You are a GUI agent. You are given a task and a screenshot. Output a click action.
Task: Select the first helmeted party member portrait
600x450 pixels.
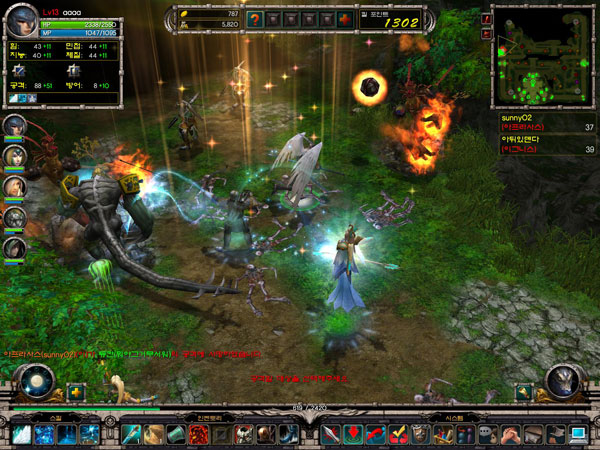(15, 126)
